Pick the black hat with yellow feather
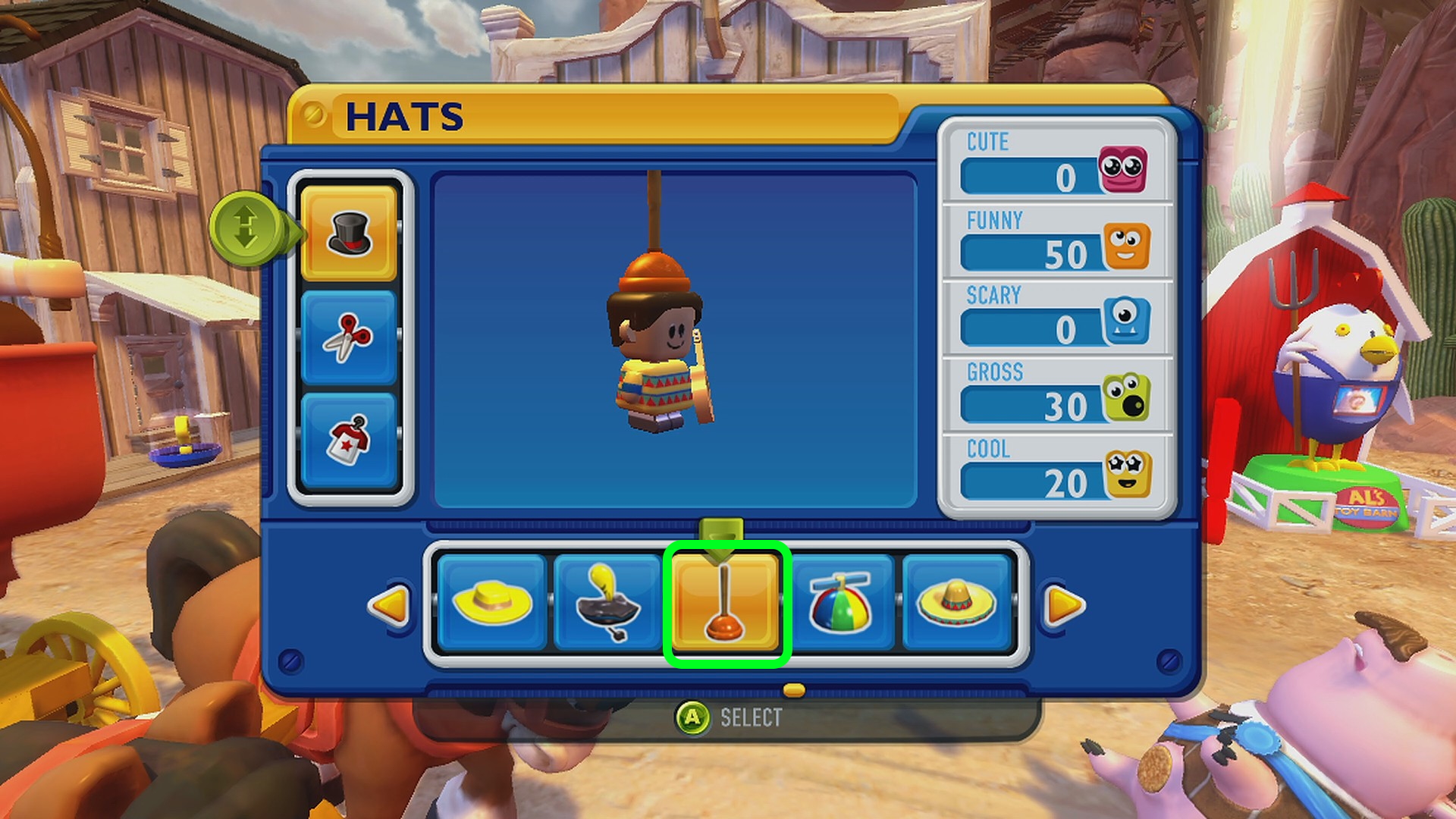 (x=608, y=603)
